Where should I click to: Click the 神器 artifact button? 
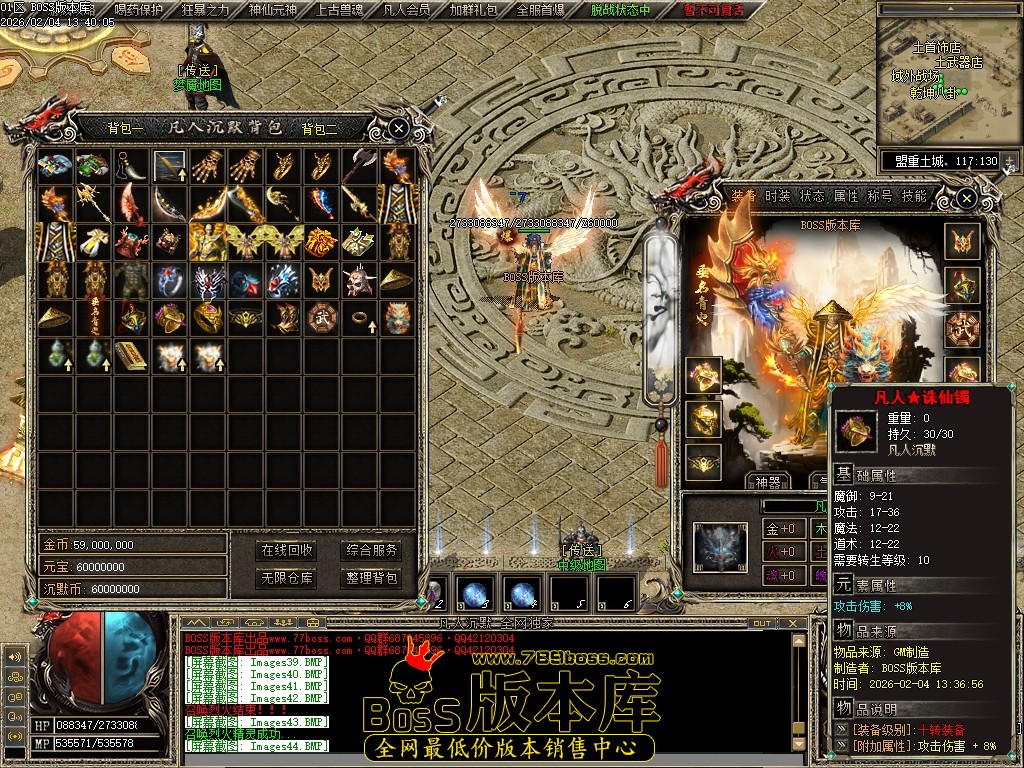pyautogui.click(x=768, y=481)
